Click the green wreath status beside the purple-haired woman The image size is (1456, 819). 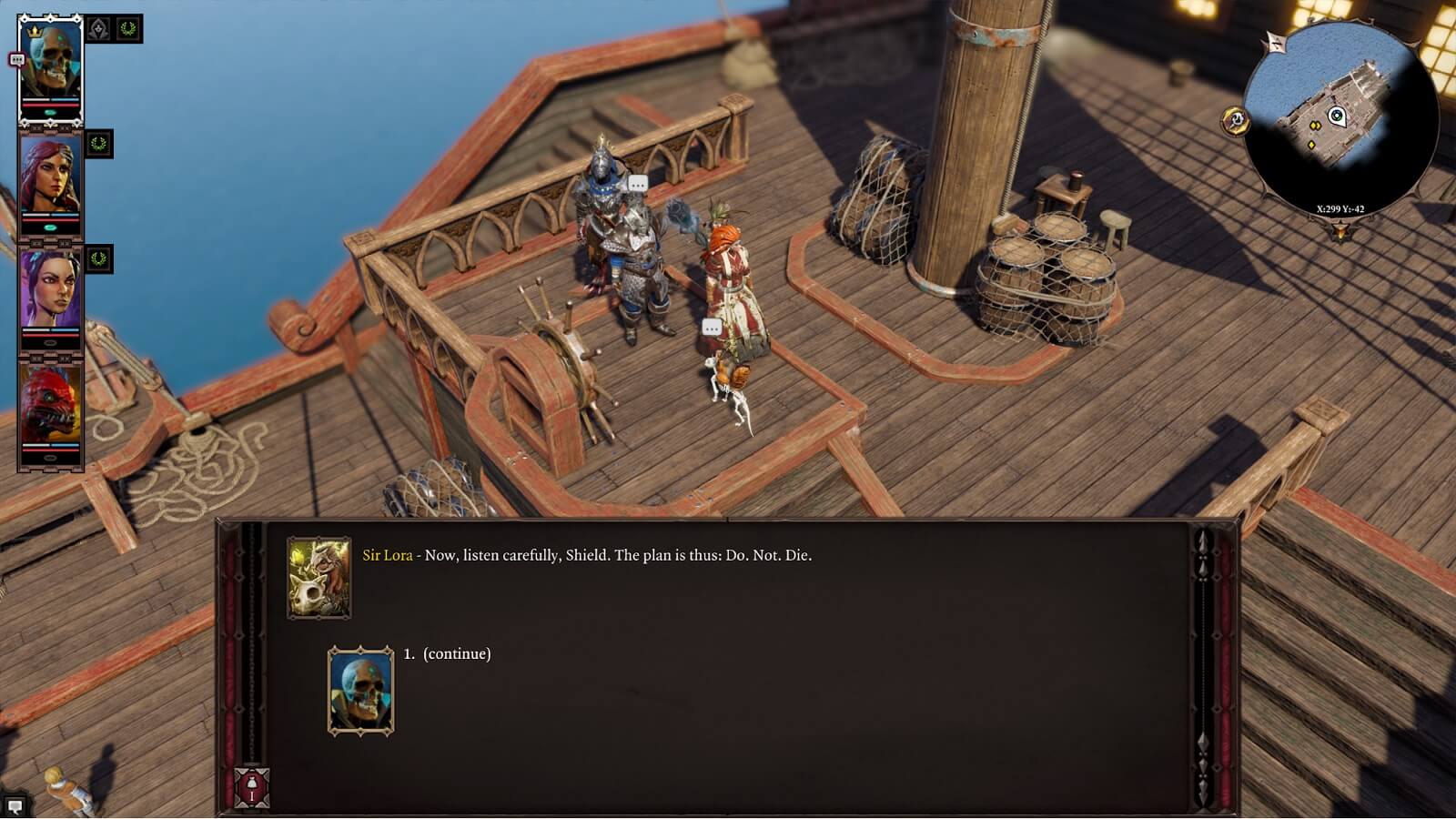[99, 259]
